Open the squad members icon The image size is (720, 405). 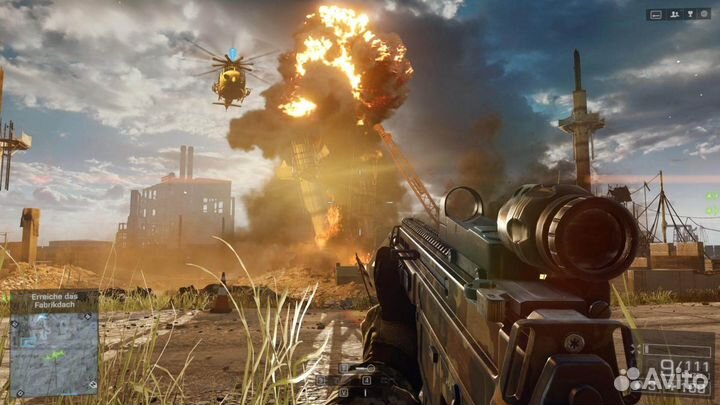(675, 14)
